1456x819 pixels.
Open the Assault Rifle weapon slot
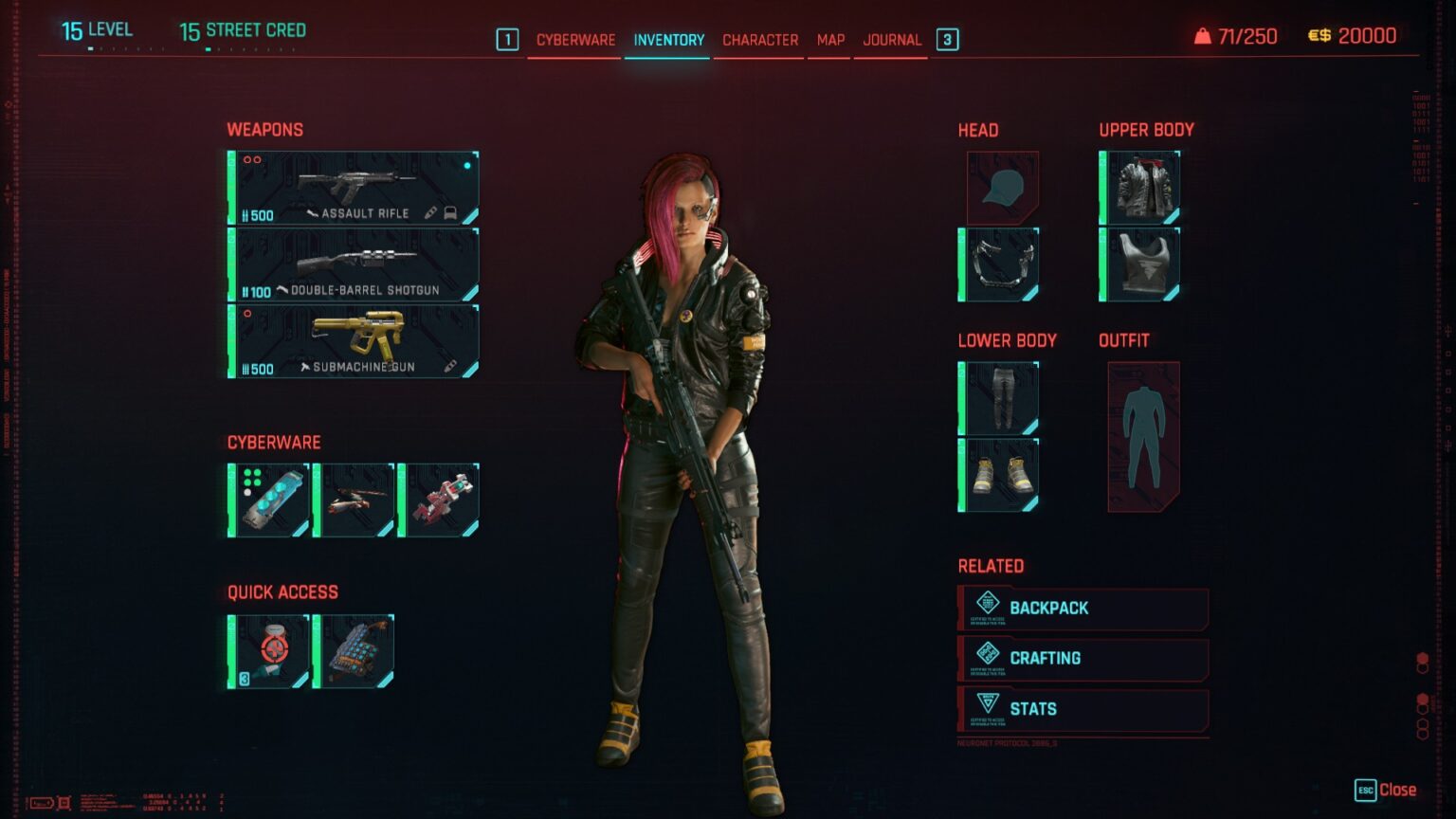(353, 185)
